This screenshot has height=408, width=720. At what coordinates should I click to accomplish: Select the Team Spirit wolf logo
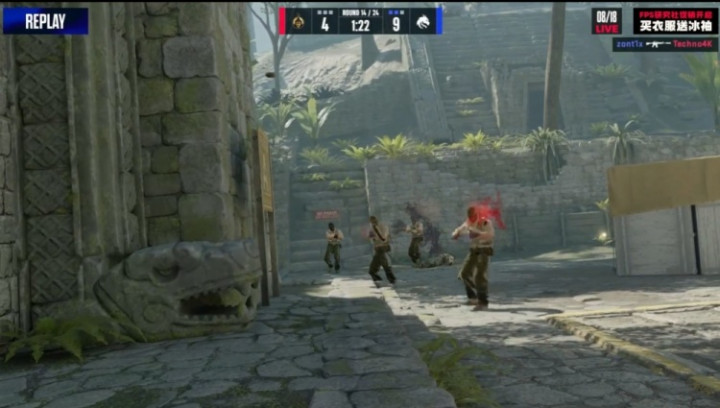422,21
